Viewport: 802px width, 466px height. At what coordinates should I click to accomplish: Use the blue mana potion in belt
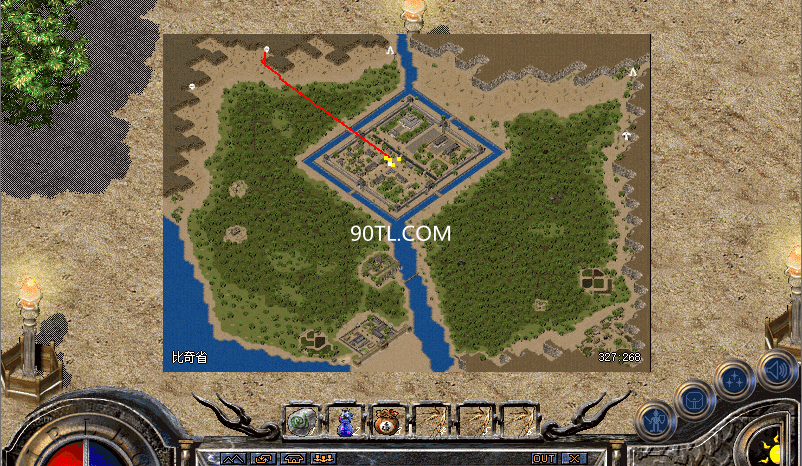pyautogui.click(x=344, y=421)
